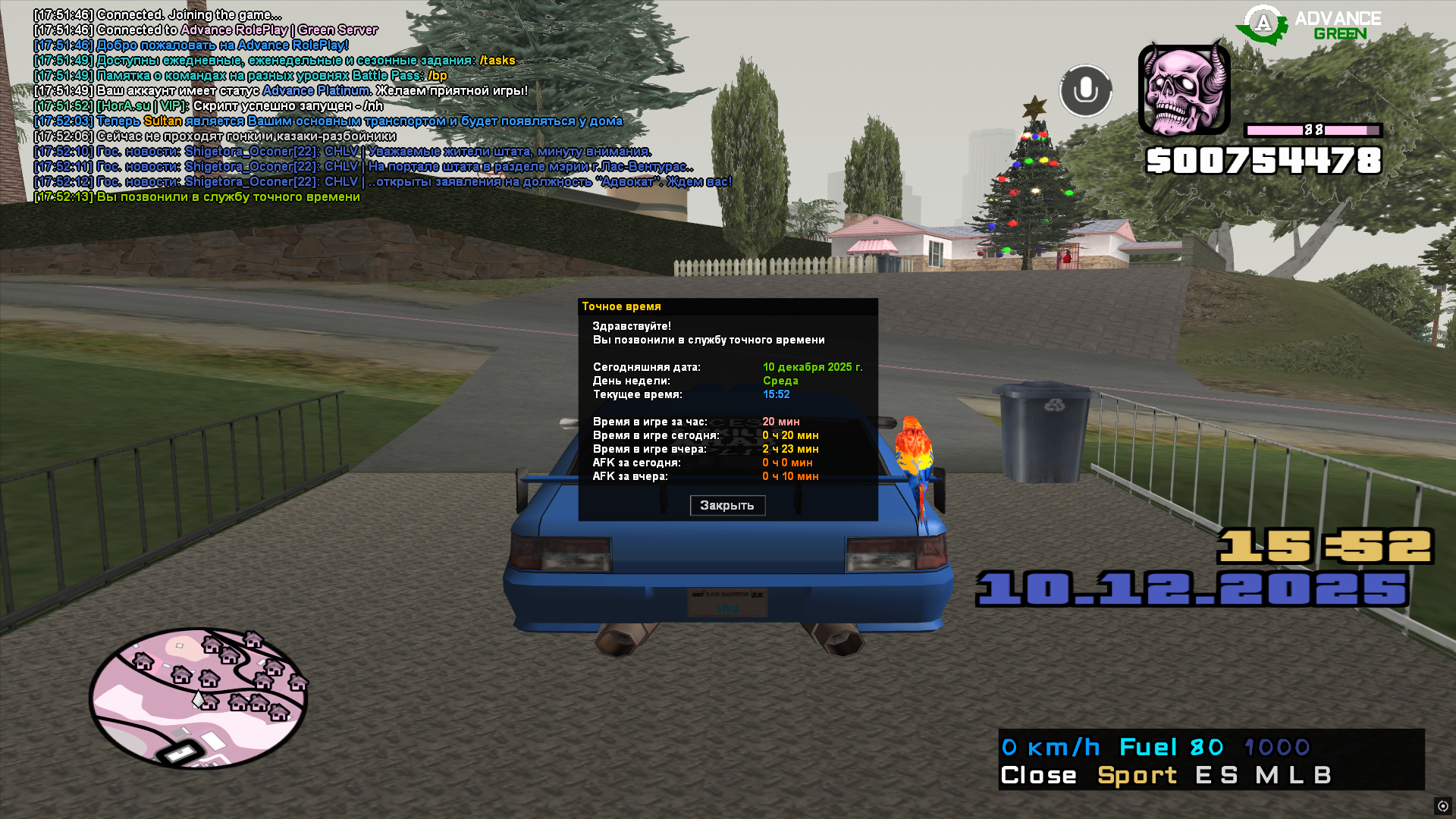
Task: Click the circular pink minimap
Action: coord(198,698)
